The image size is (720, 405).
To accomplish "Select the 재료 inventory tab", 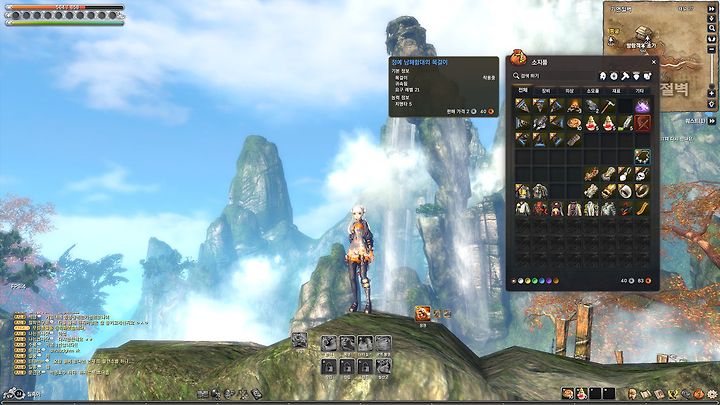I will pyautogui.click(x=617, y=90).
